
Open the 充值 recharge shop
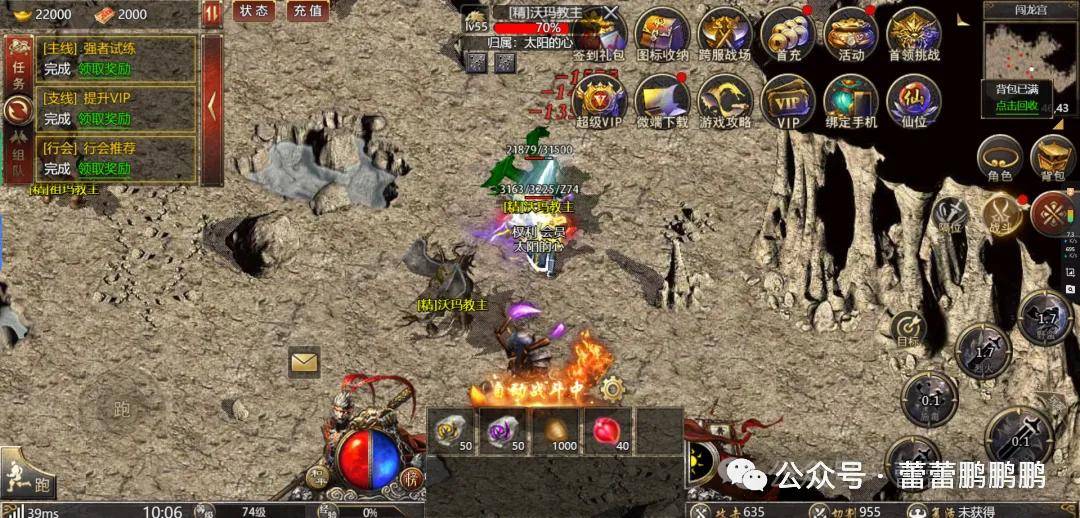tap(307, 11)
